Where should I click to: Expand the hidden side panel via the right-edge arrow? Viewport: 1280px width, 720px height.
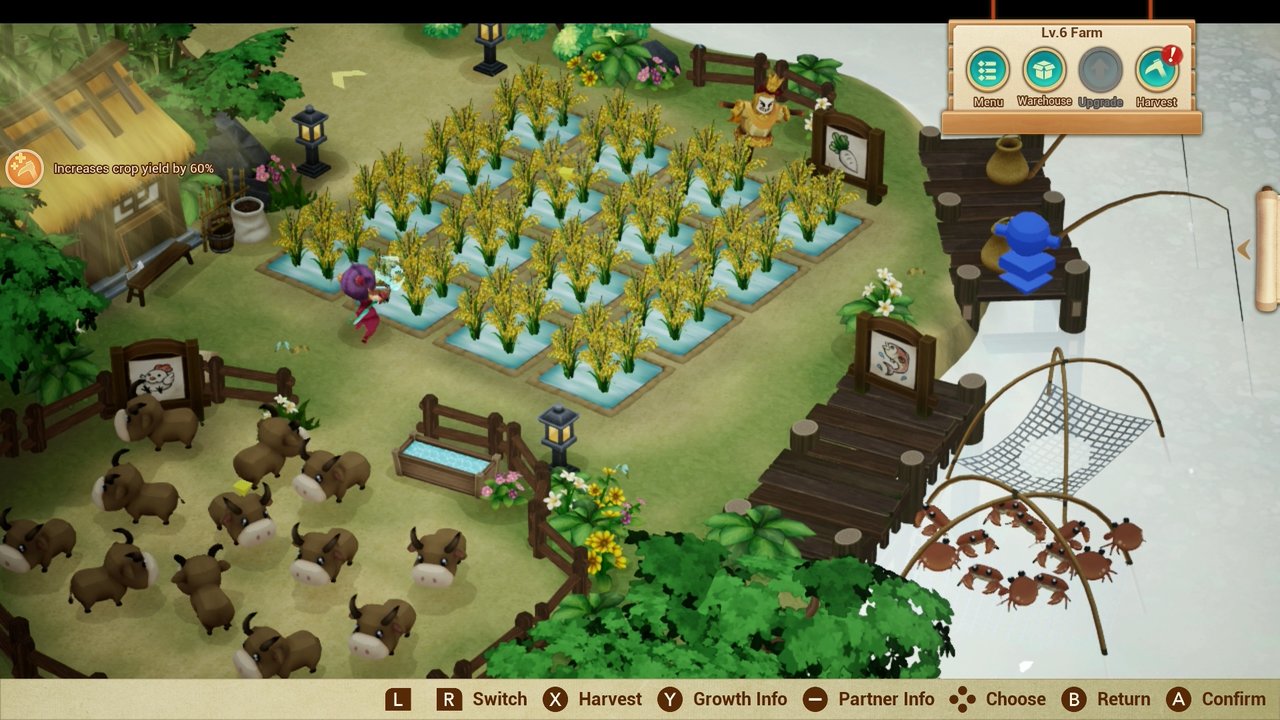point(1245,250)
